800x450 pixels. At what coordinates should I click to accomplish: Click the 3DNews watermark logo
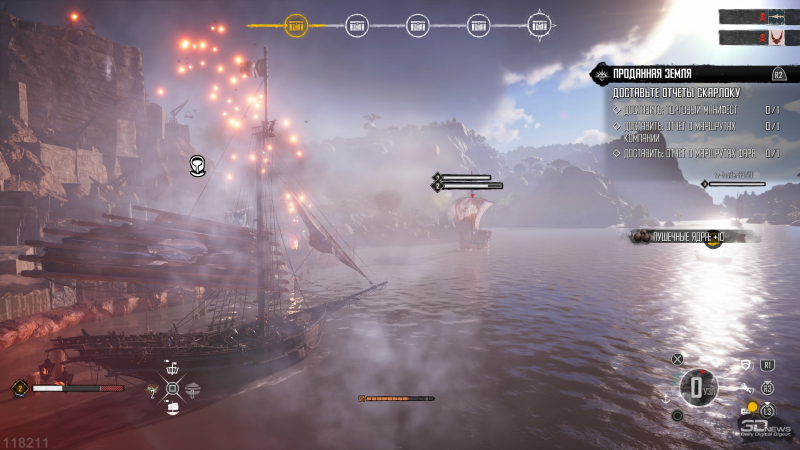click(767, 428)
